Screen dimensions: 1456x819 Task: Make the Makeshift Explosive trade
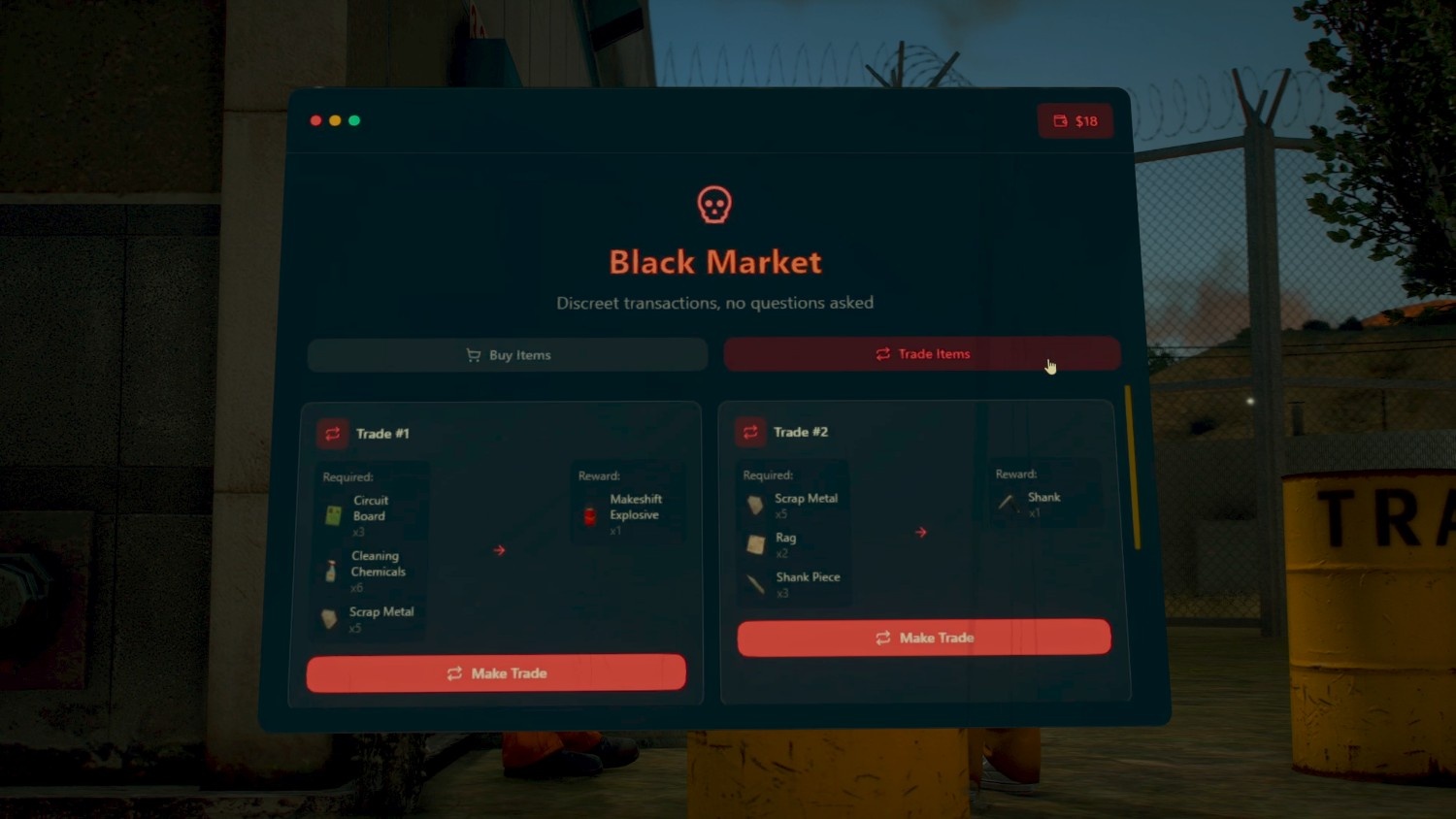pos(496,673)
